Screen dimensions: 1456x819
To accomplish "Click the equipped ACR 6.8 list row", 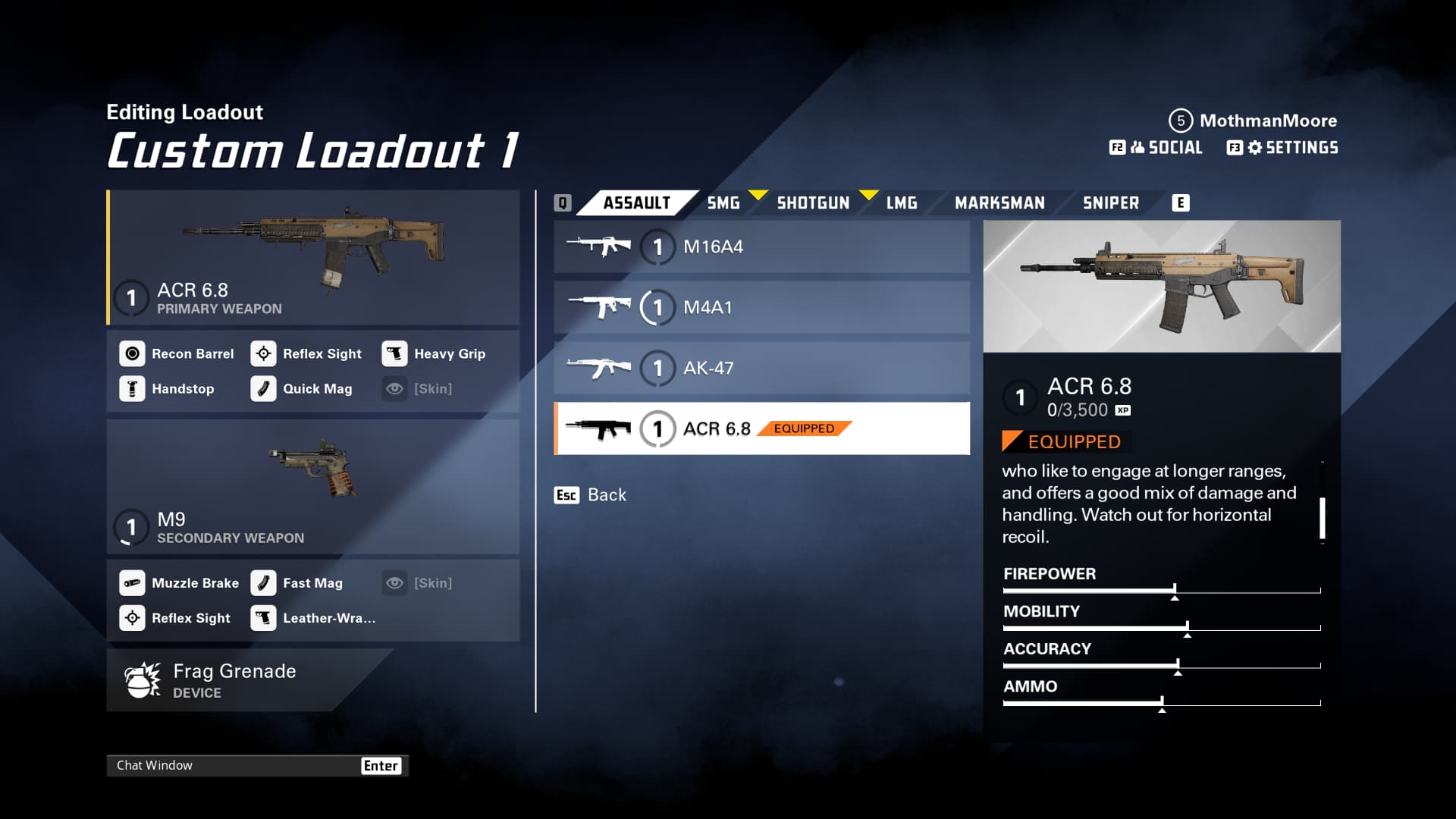I will (761, 429).
